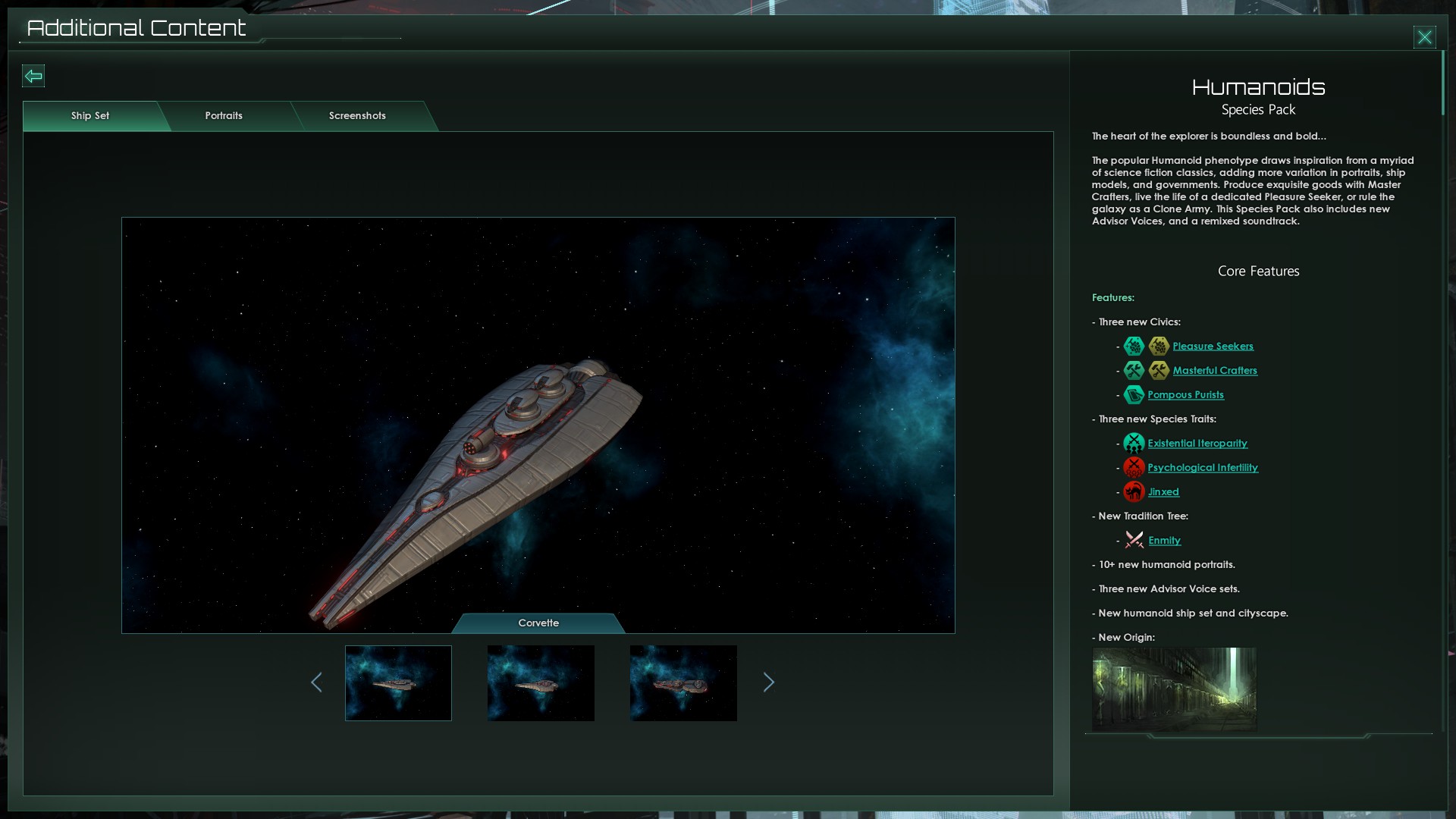Select the Ship Set tab

(89, 116)
